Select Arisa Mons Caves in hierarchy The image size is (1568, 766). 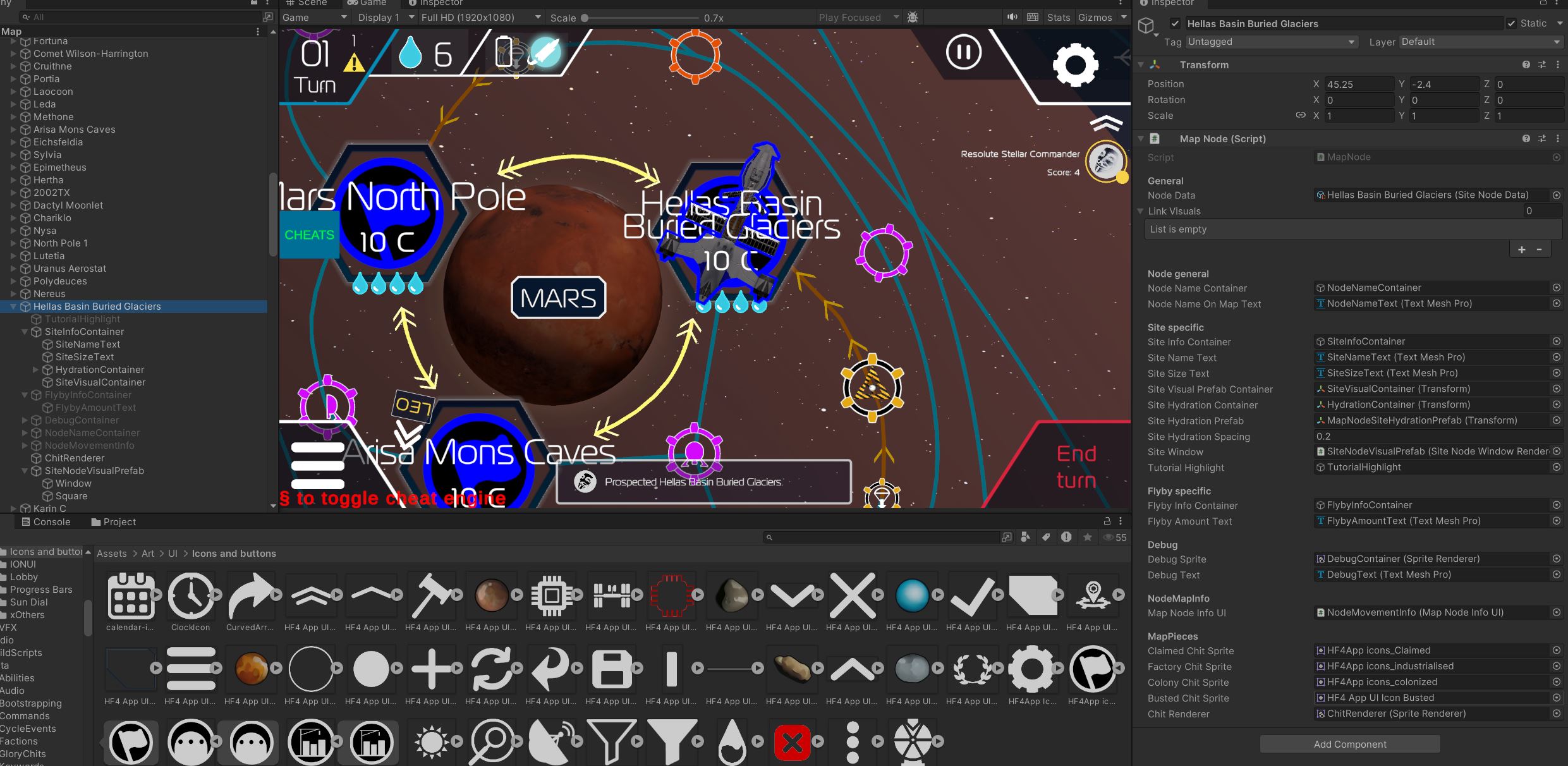coord(74,130)
